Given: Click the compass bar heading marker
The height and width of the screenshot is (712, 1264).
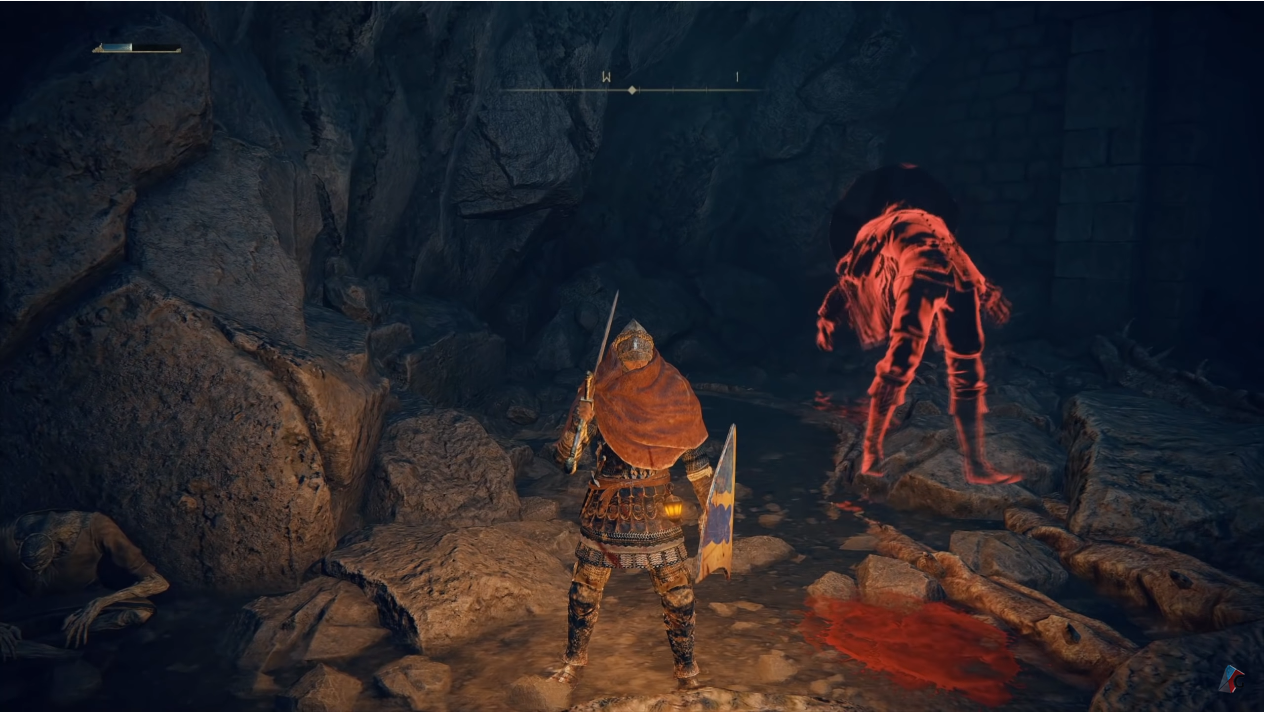Looking at the screenshot, I should [631, 90].
